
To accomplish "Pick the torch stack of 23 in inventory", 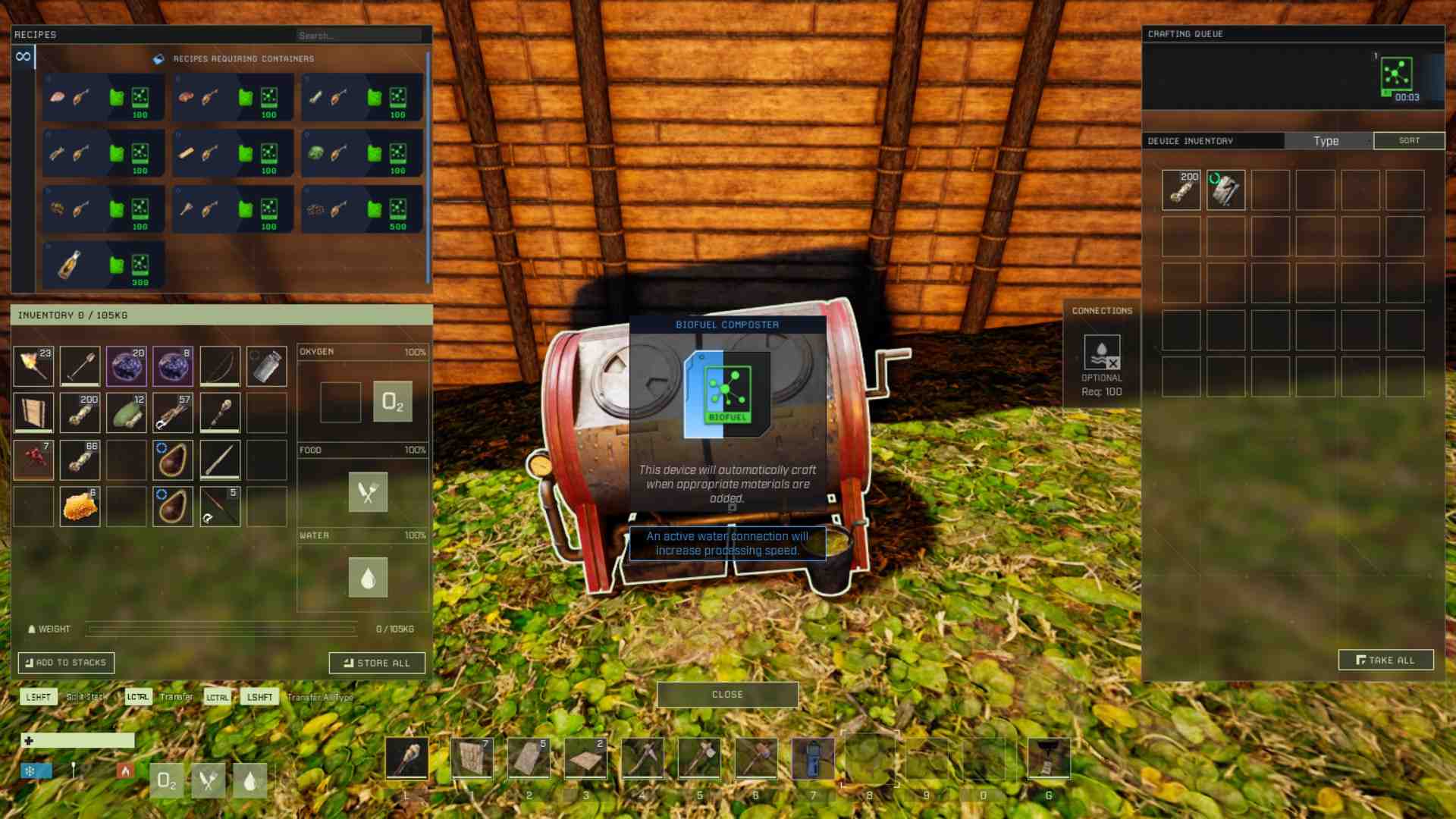I will pos(33,366).
